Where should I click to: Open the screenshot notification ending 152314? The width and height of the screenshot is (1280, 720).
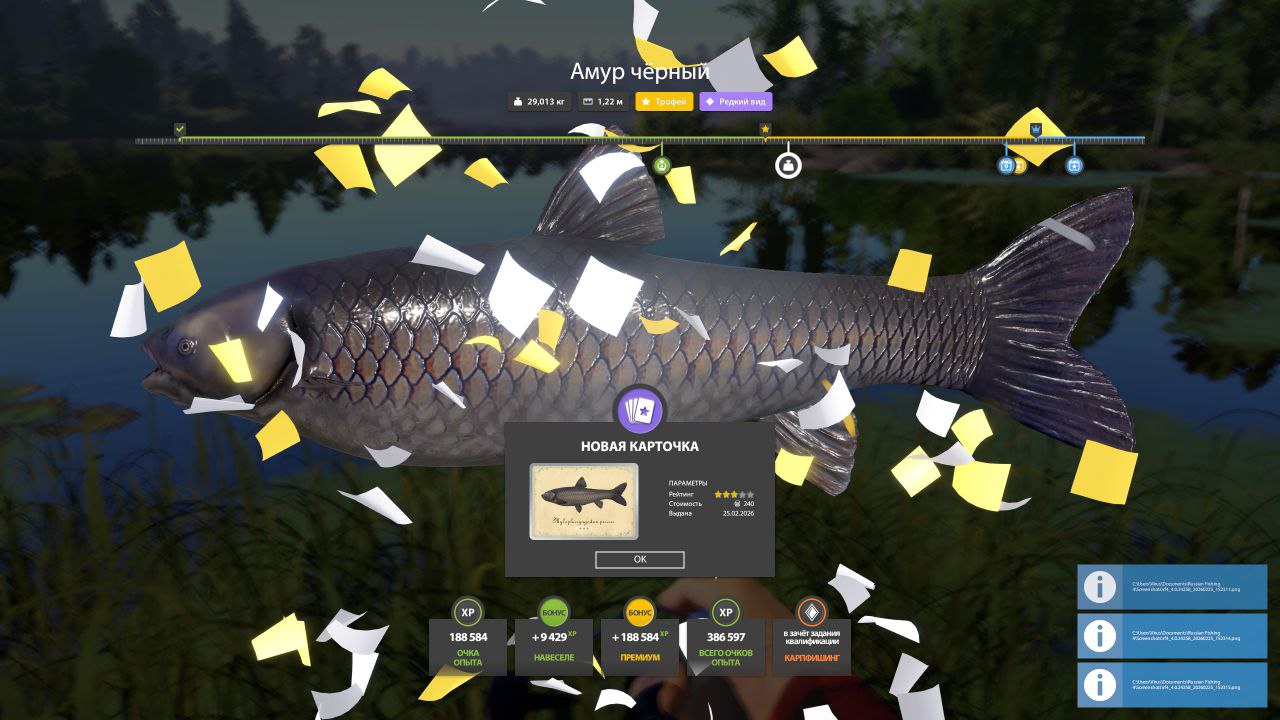[x=1172, y=635]
